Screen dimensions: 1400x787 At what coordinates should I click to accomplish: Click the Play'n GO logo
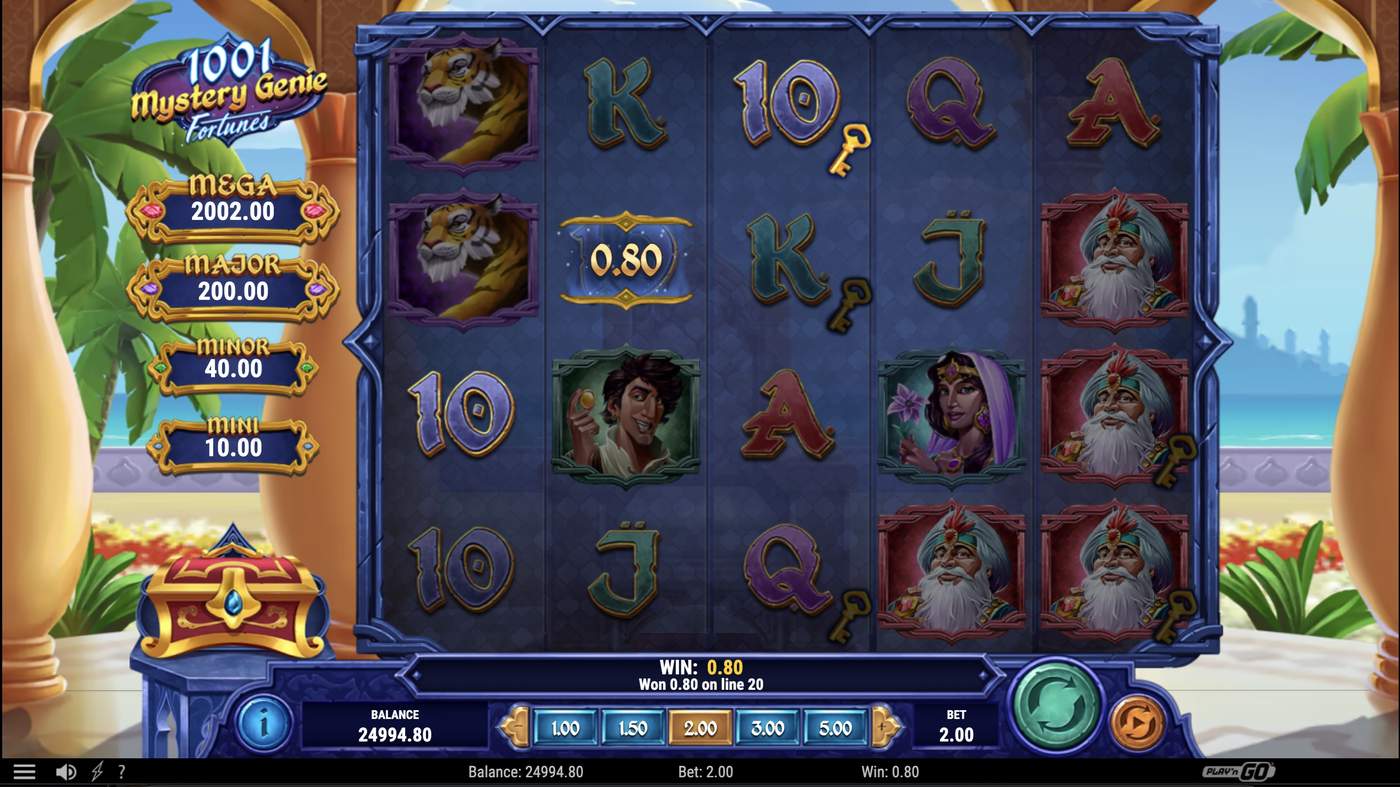click(x=1242, y=771)
